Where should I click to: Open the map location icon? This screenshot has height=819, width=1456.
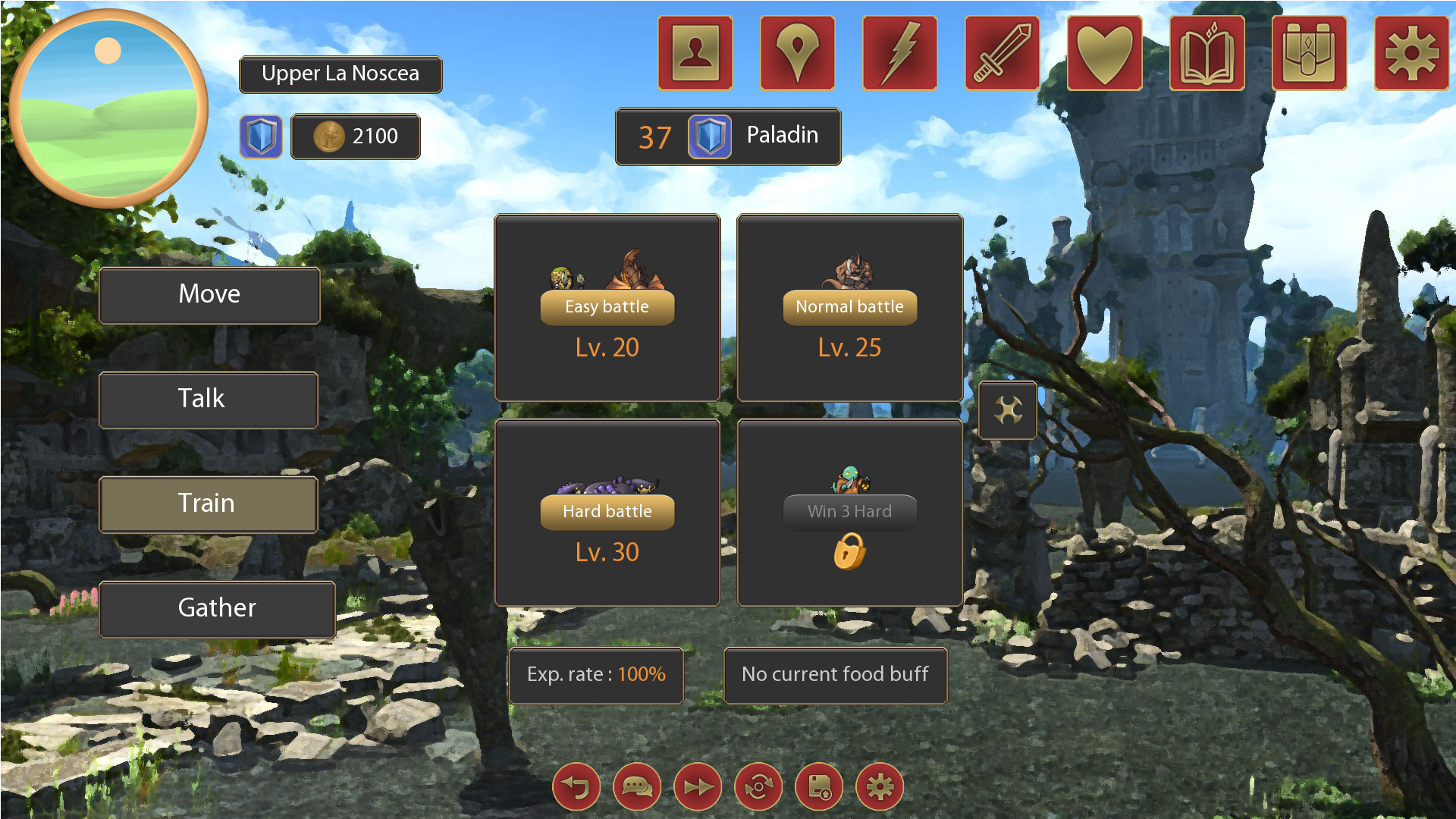click(x=797, y=52)
